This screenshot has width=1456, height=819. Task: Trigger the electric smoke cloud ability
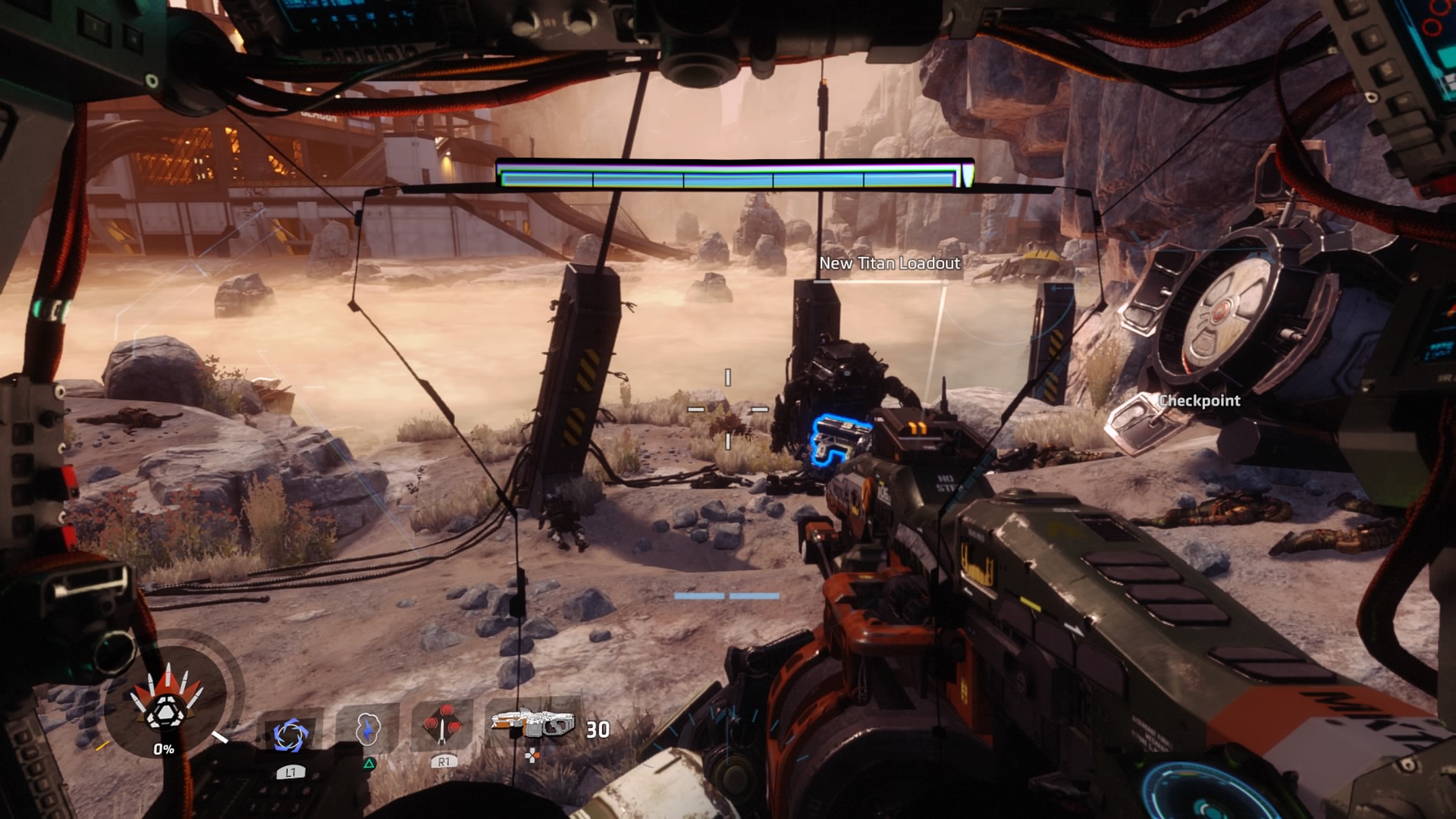coord(367,730)
